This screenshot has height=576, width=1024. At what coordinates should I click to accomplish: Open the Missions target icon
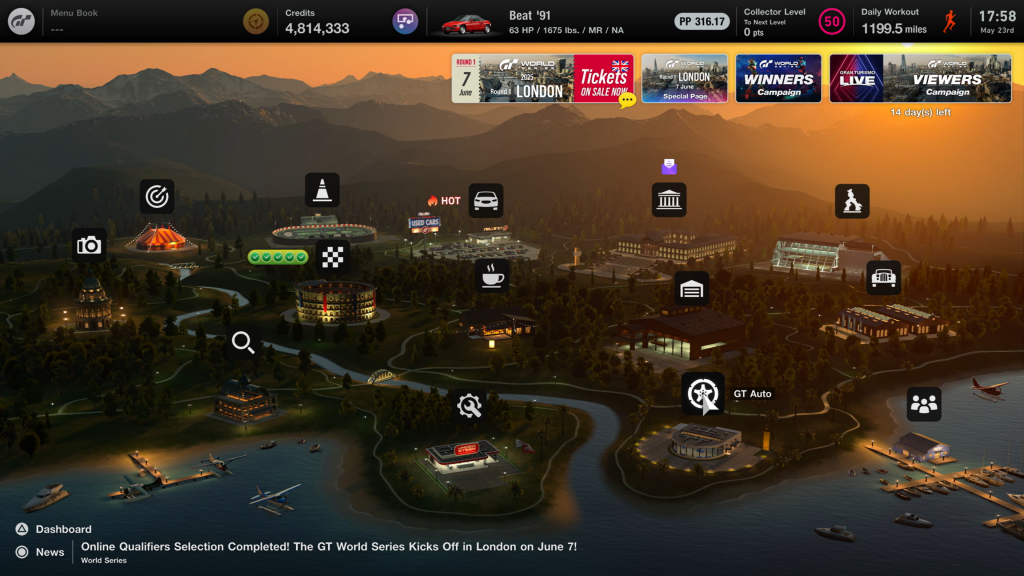pos(157,196)
